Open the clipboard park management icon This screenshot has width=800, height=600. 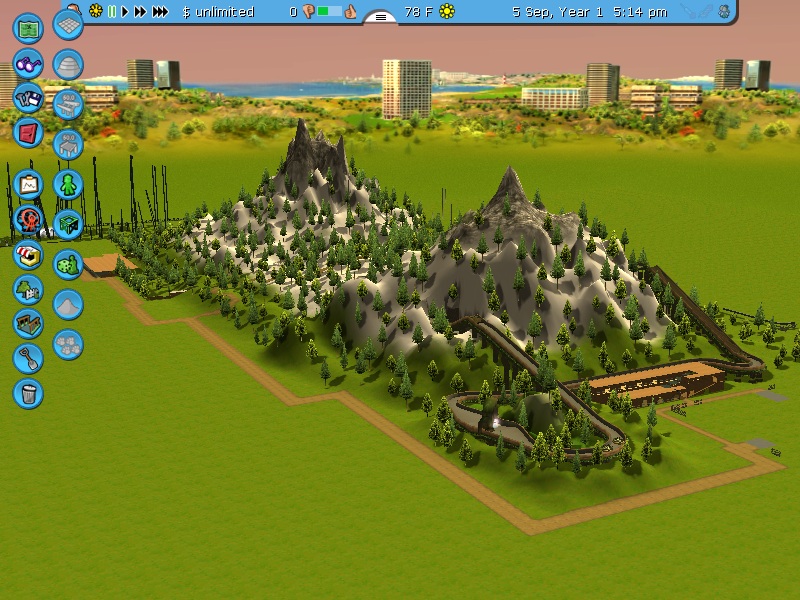pyautogui.click(x=28, y=184)
